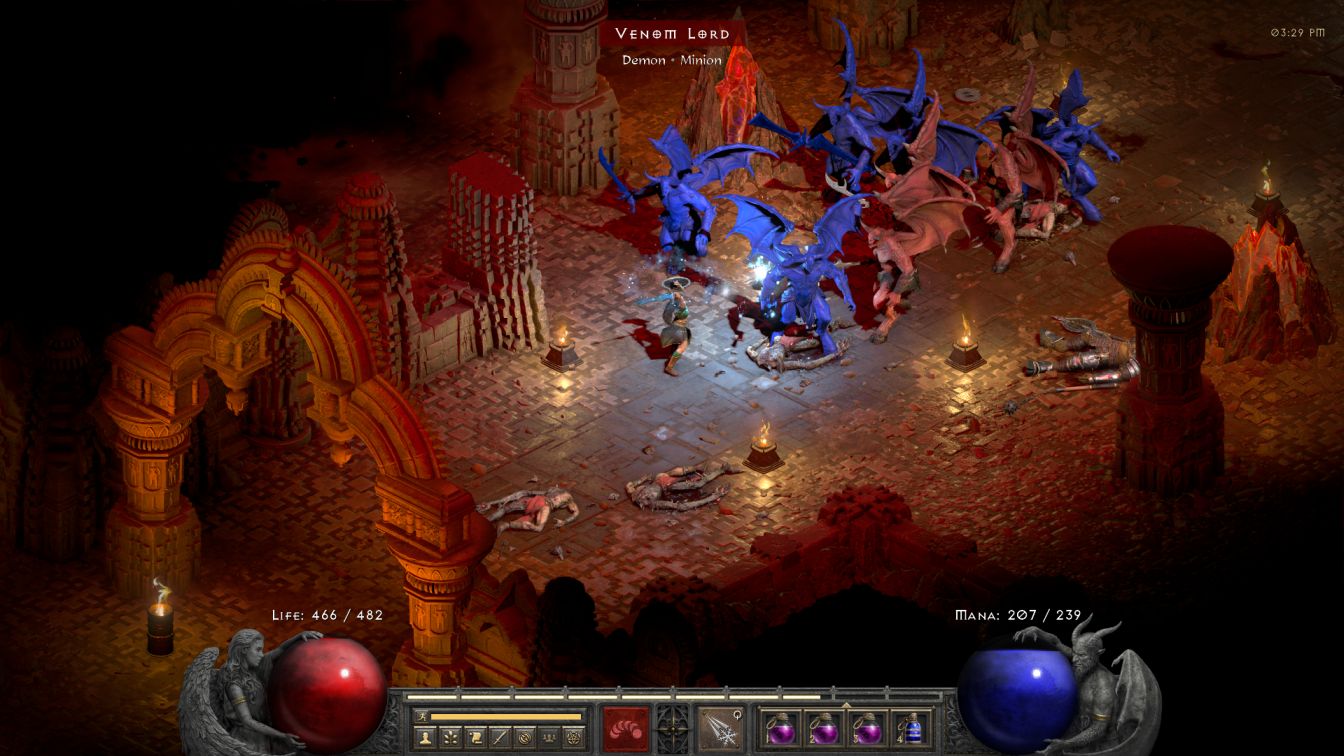Viewport: 1344px width, 756px height.
Task: Open the character sheet button
Action: 423,738
